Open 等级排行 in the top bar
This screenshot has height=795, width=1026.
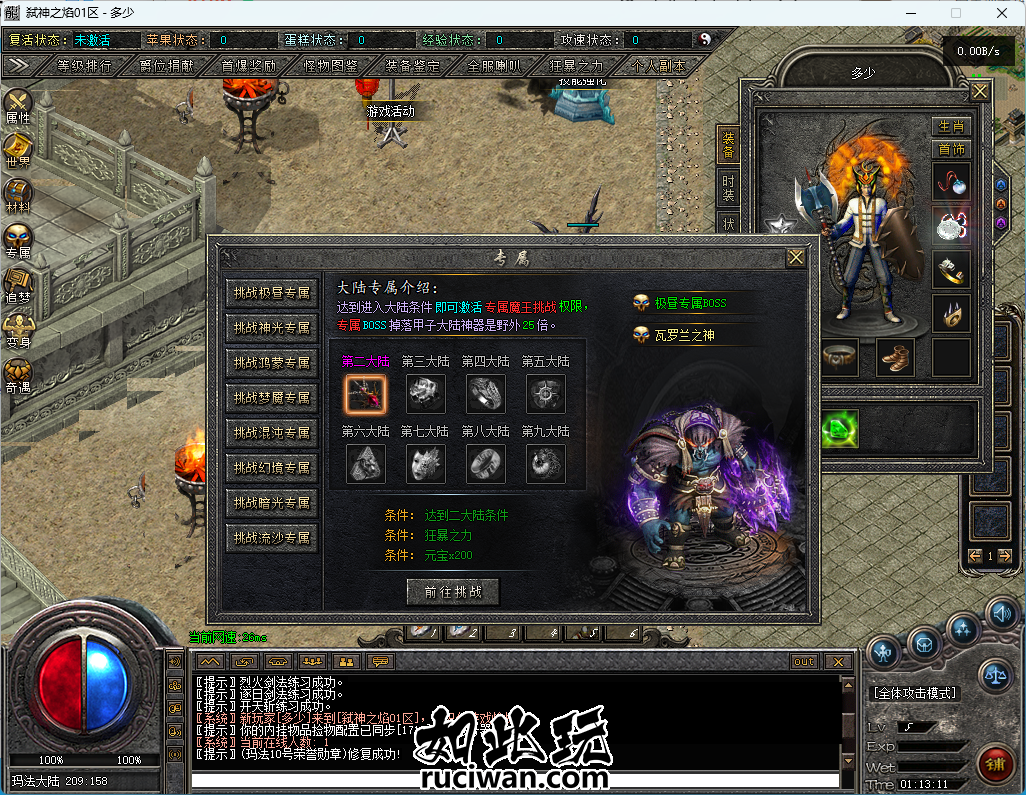[84, 66]
